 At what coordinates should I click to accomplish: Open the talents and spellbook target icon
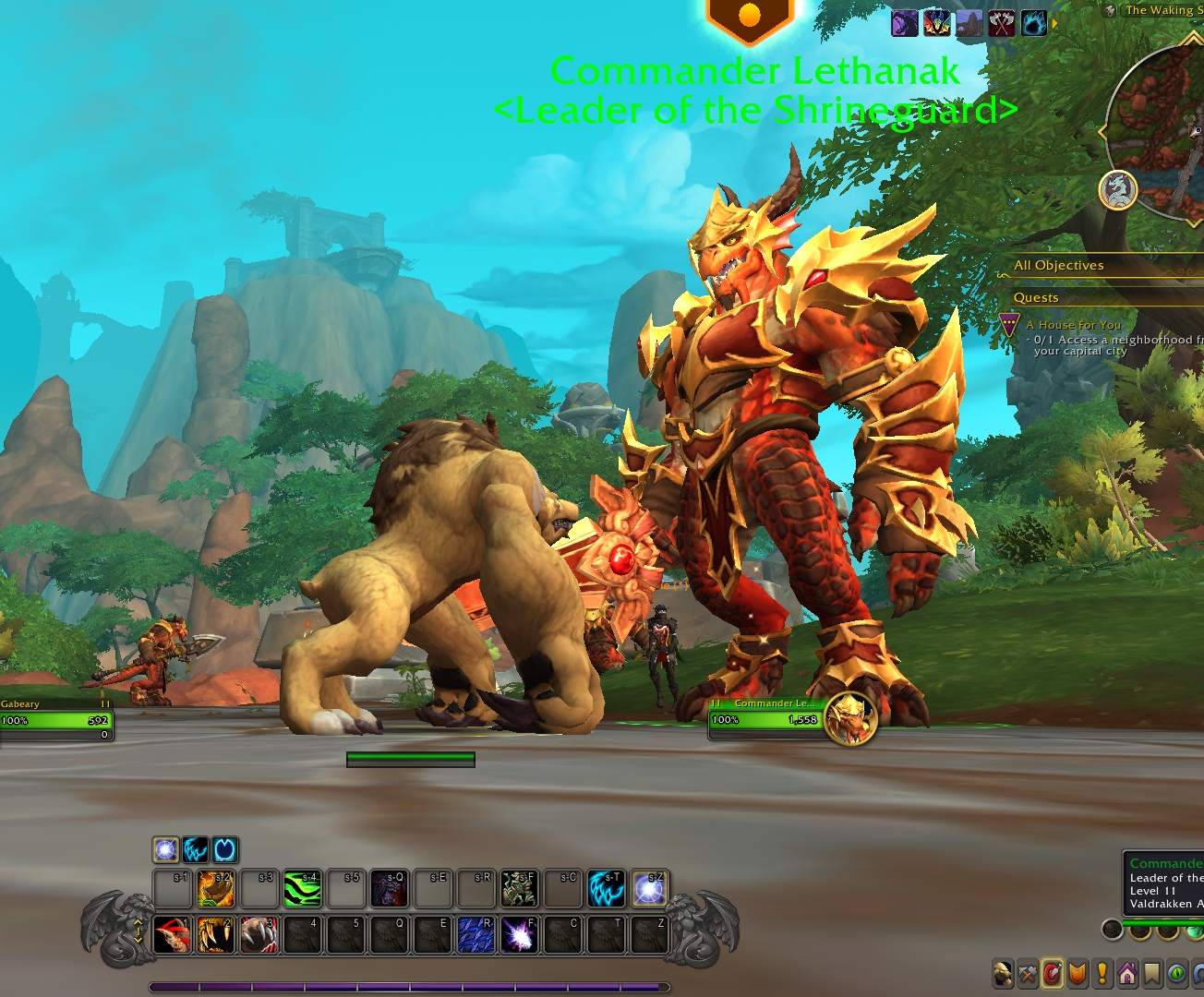[1053, 973]
